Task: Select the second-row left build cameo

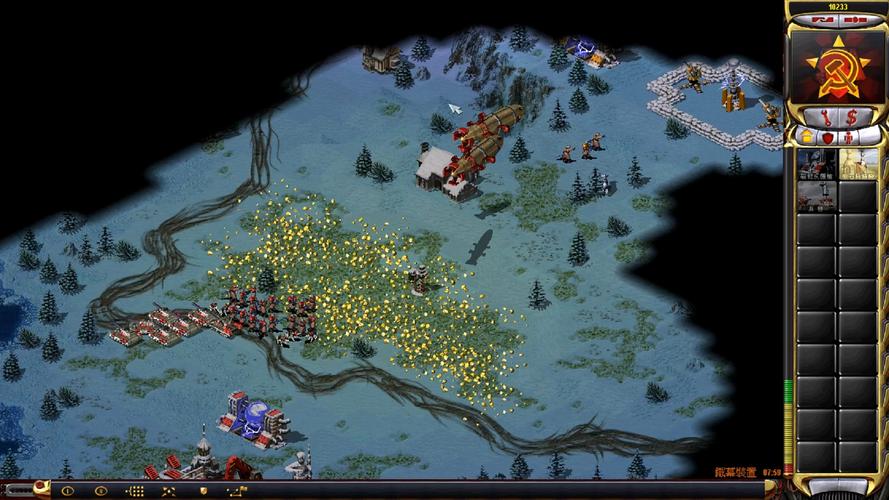Action: 815,197
